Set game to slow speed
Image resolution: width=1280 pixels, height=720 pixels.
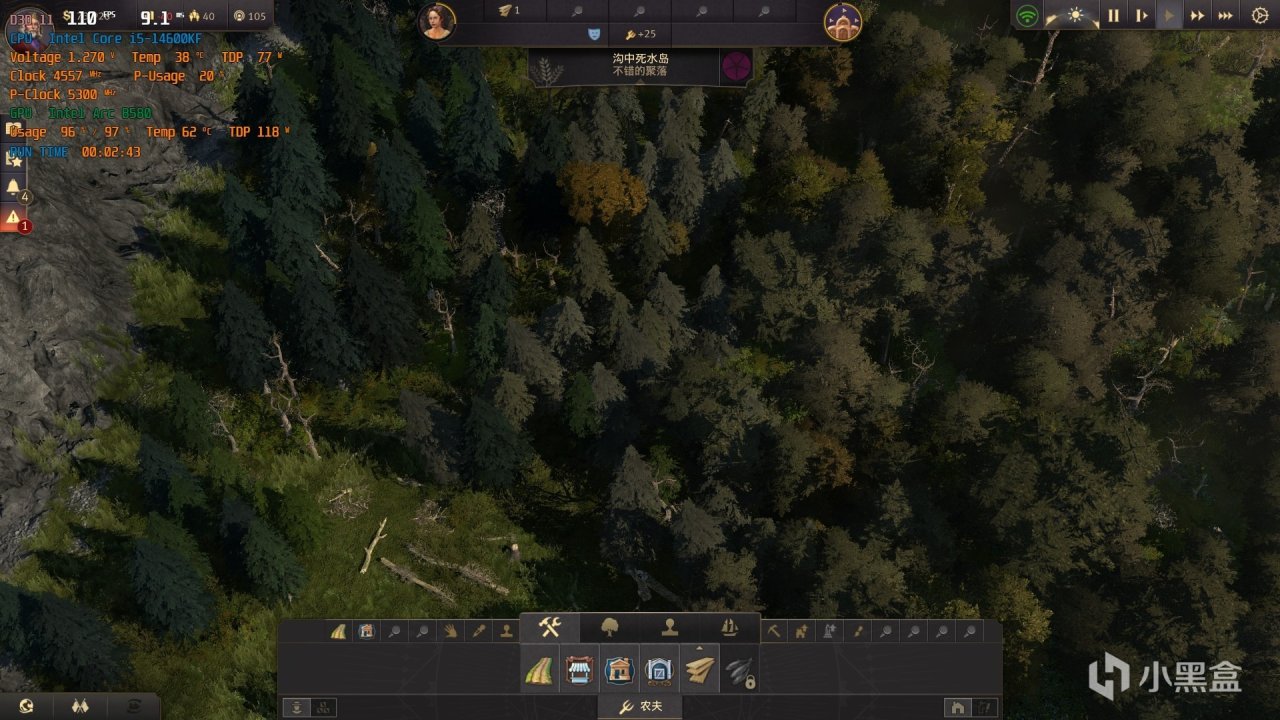pos(1141,16)
